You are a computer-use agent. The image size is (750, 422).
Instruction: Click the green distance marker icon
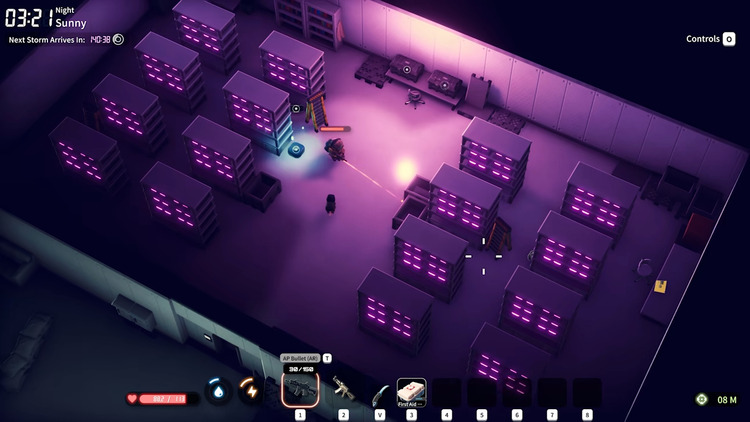pos(701,399)
